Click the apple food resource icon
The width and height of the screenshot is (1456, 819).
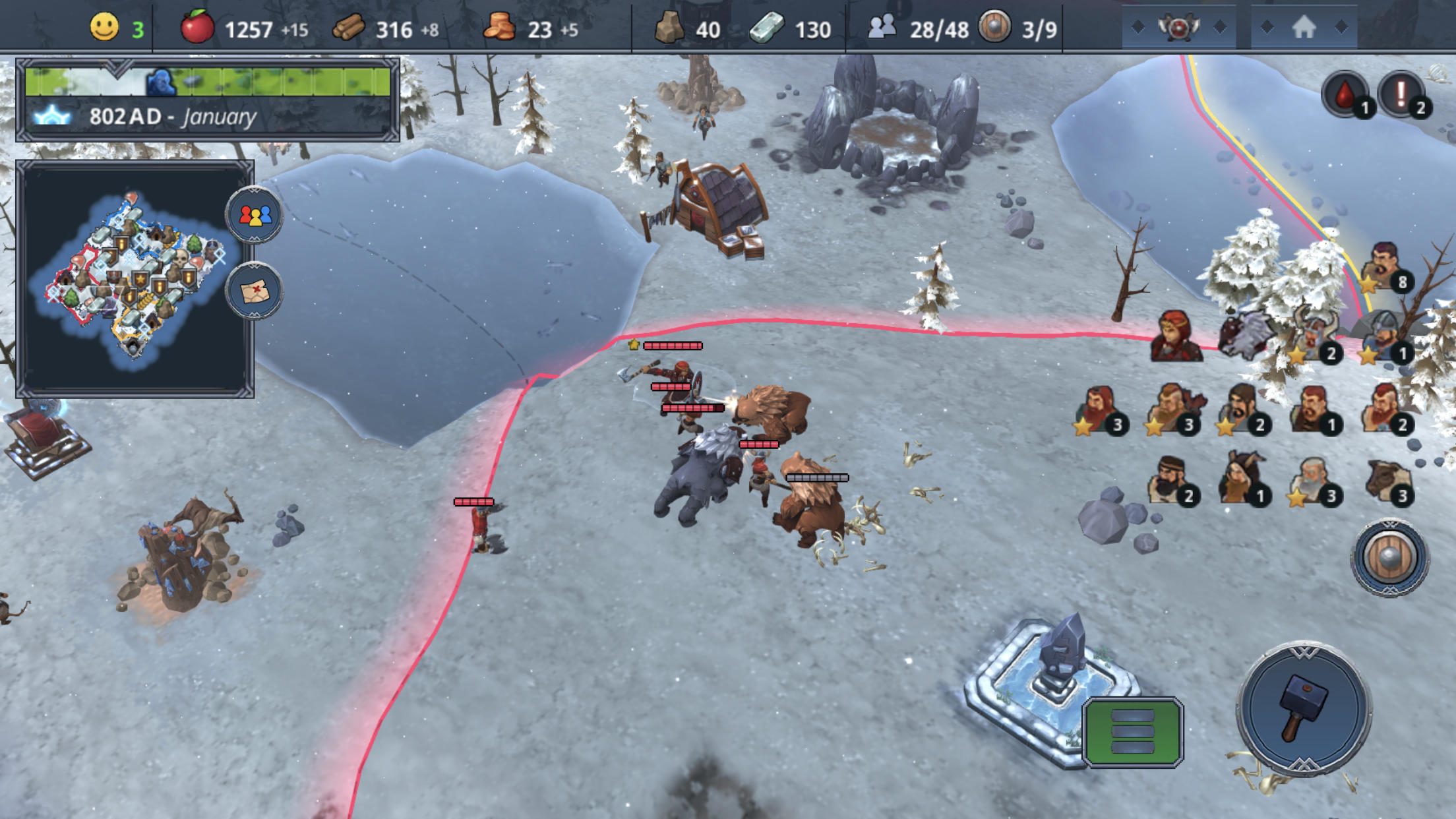pyautogui.click(x=196, y=28)
